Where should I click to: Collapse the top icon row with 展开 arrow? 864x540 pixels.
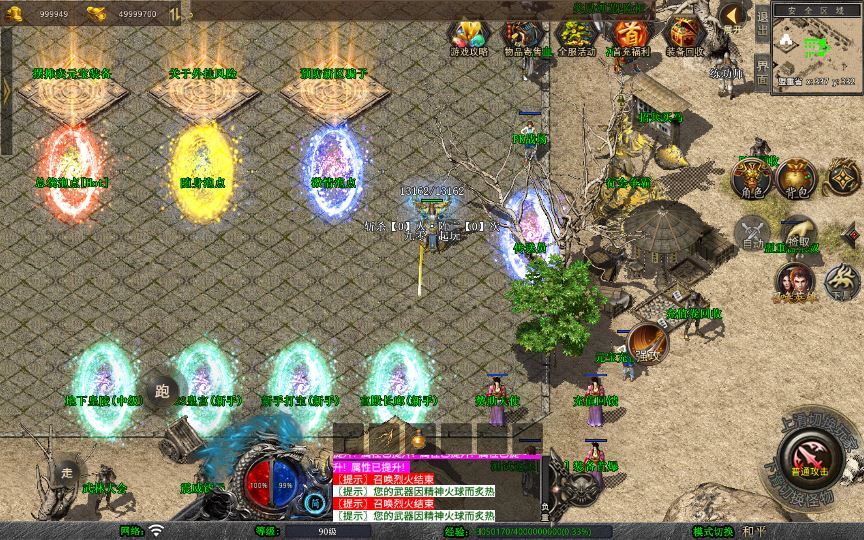(x=733, y=15)
